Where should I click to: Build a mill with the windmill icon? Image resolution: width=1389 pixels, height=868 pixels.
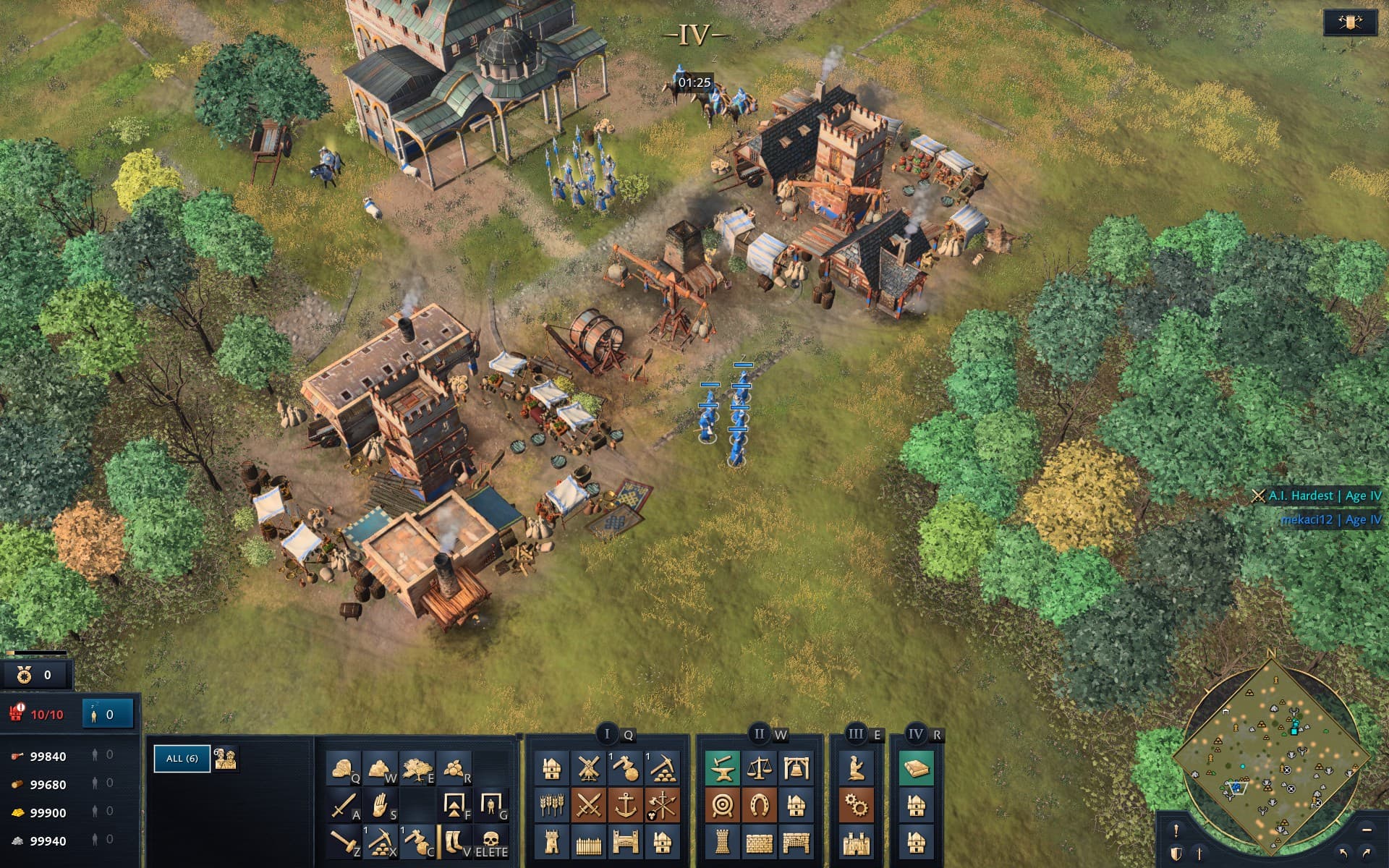click(588, 768)
